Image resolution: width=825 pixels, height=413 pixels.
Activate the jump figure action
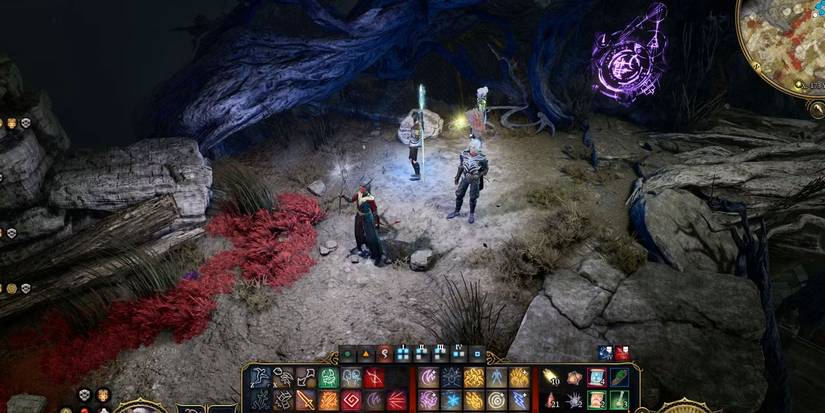[258, 377]
